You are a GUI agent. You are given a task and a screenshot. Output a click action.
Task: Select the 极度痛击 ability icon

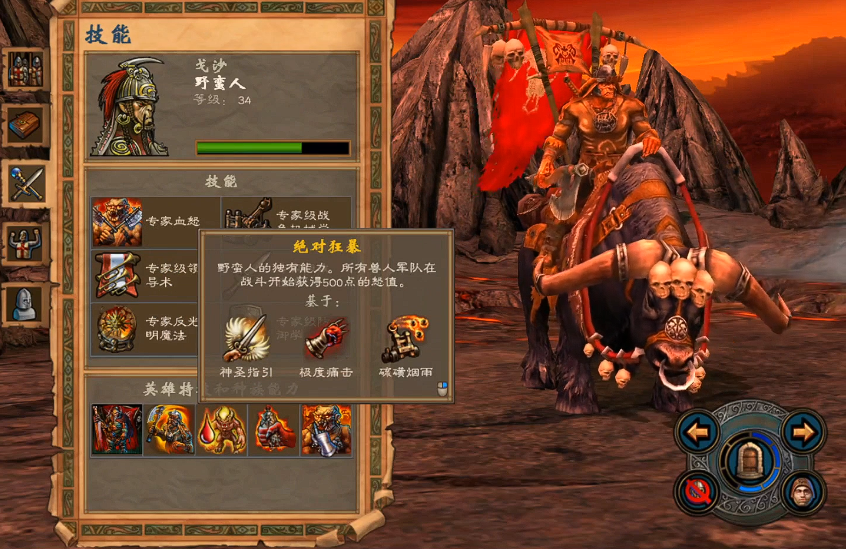coord(327,340)
